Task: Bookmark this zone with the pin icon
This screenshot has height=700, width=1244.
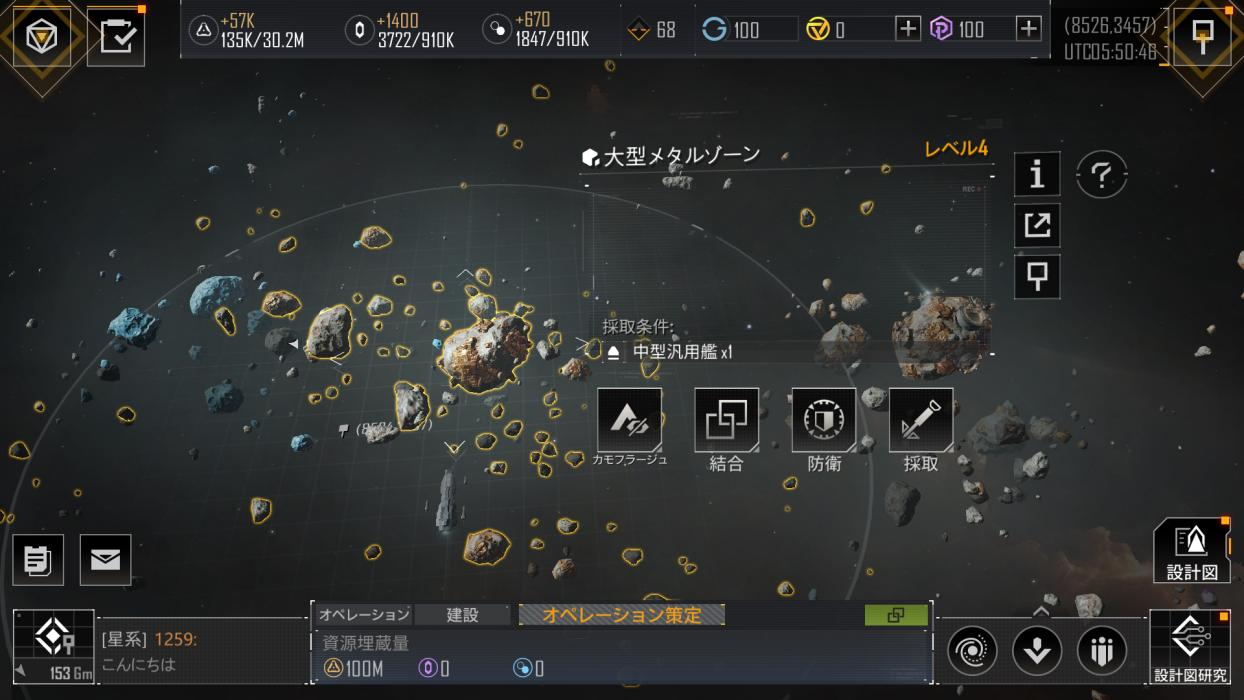Action: coord(1037,275)
